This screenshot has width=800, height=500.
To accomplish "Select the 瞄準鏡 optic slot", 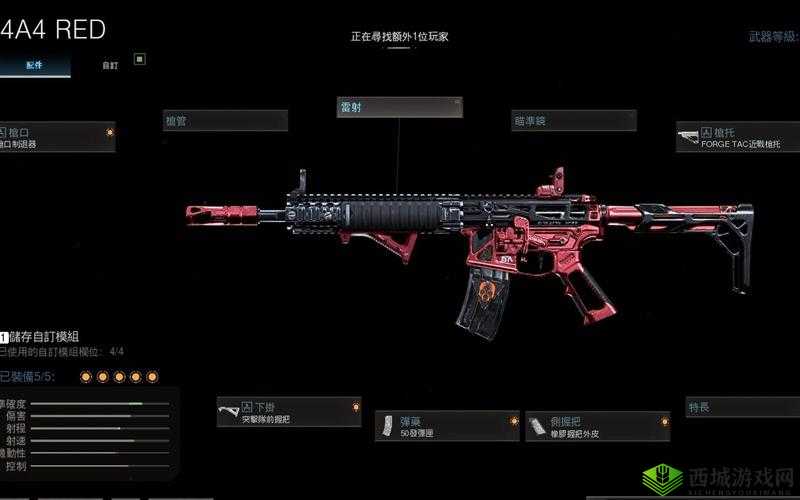I will [573, 121].
